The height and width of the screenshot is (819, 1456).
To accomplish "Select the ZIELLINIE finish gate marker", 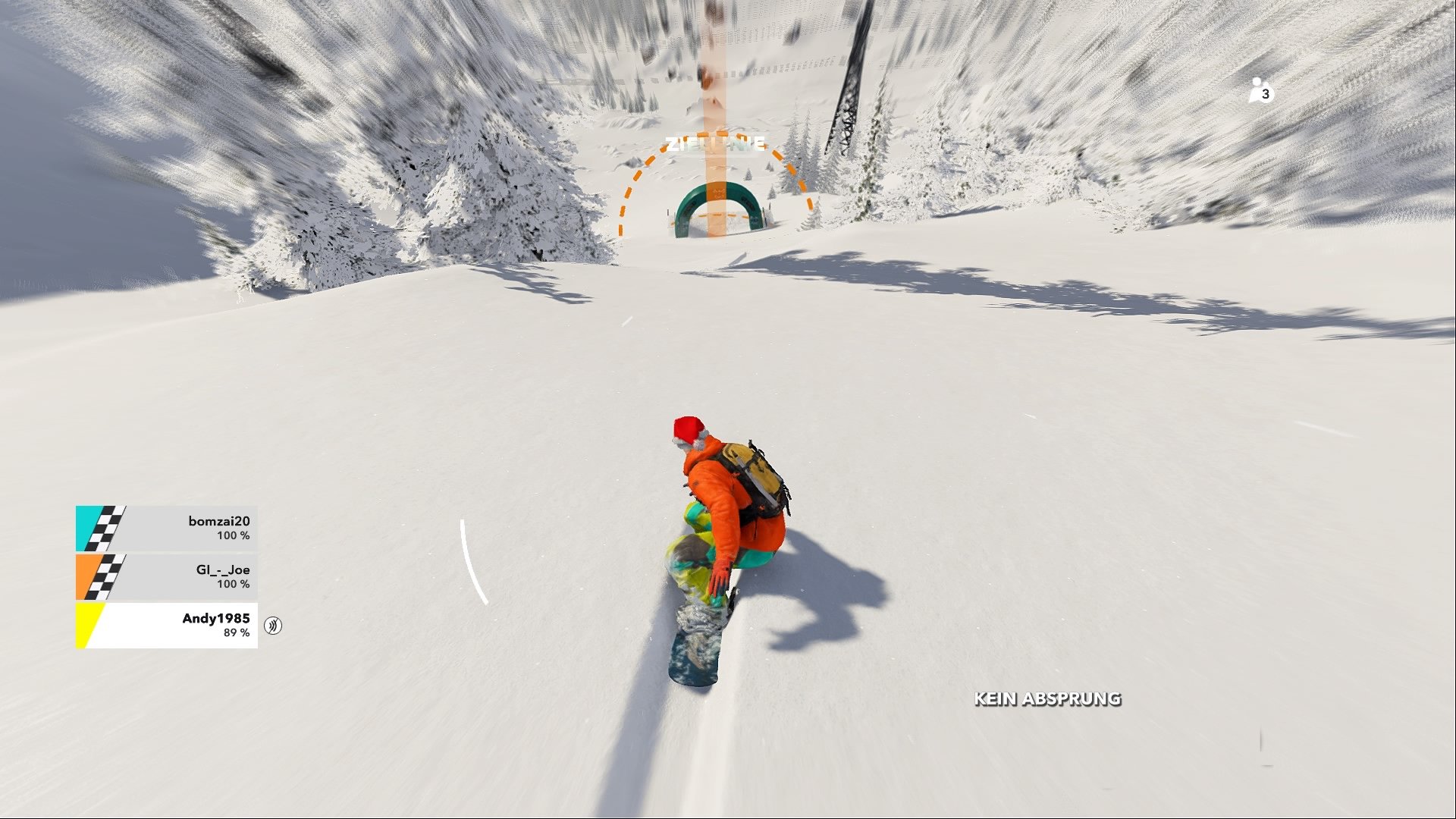I will pos(717,201).
